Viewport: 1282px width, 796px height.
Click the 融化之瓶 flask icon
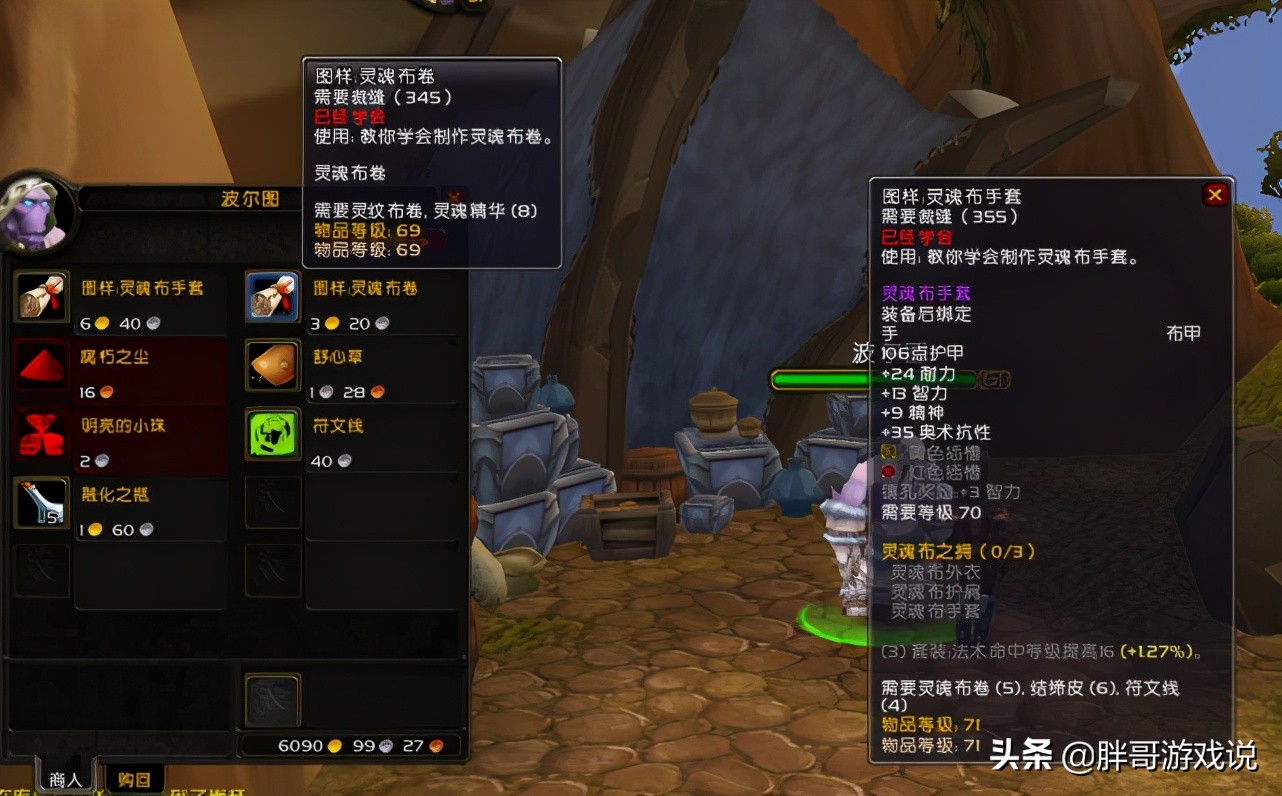click(40, 503)
